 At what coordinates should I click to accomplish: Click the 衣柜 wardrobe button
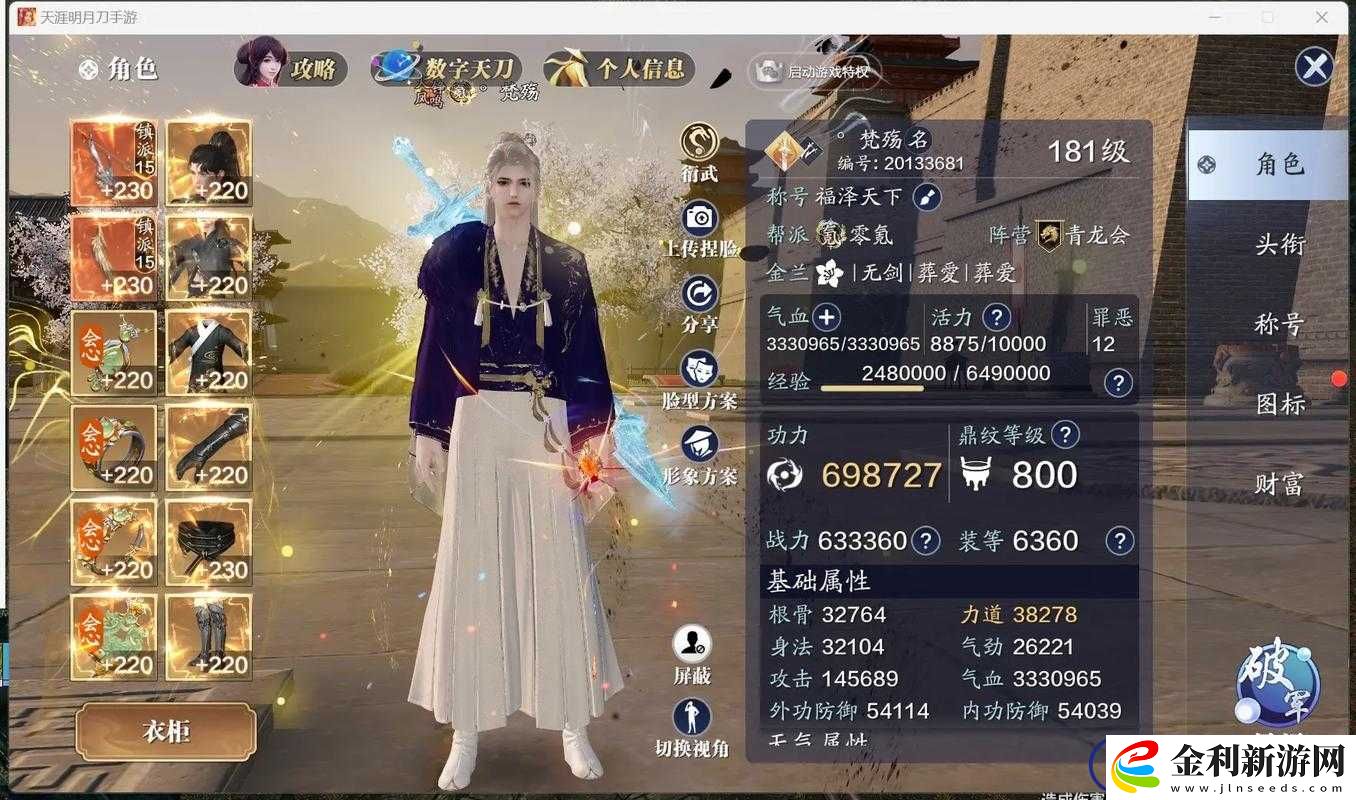pos(163,731)
